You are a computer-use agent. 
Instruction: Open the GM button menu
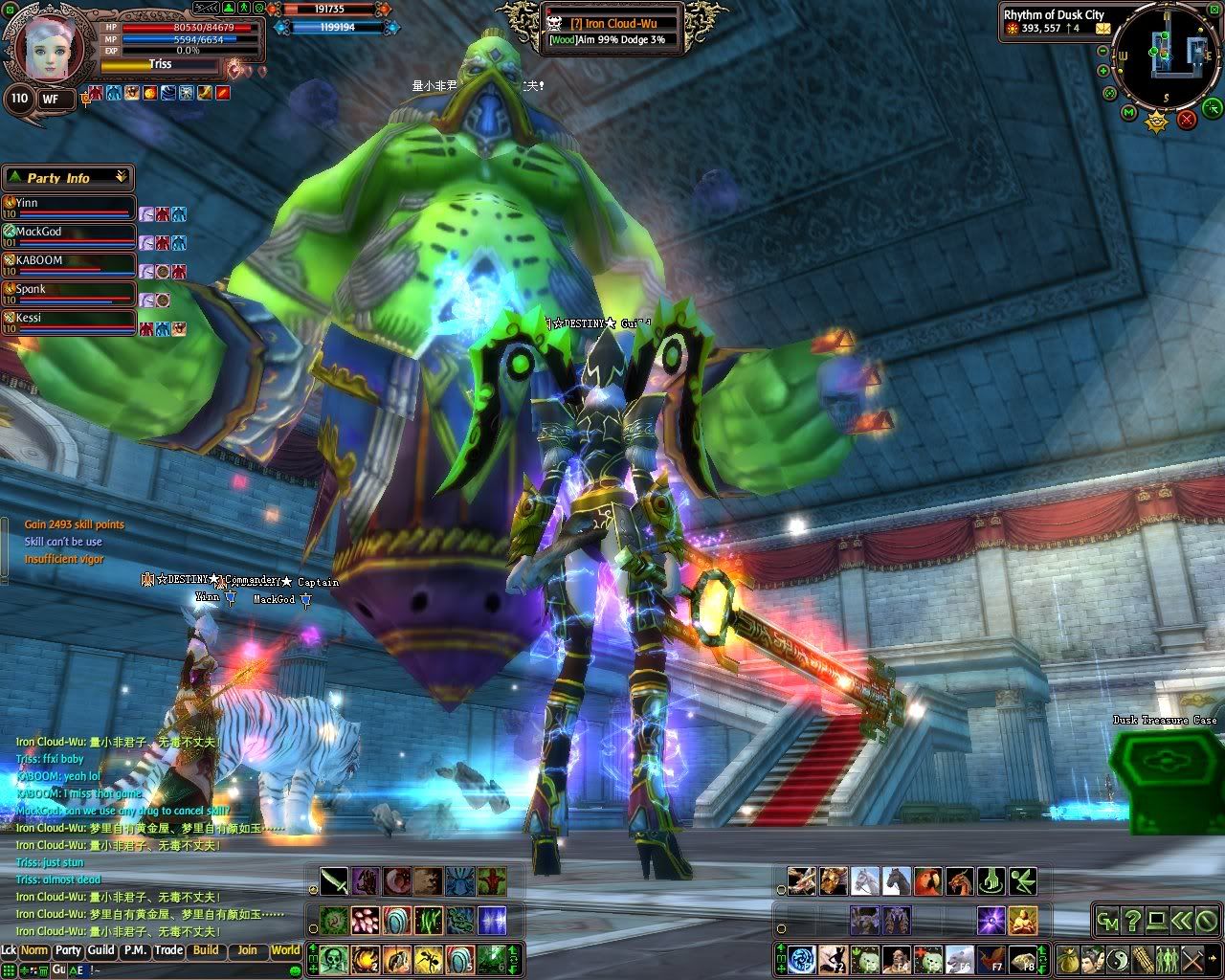click(x=1108, y=921)
